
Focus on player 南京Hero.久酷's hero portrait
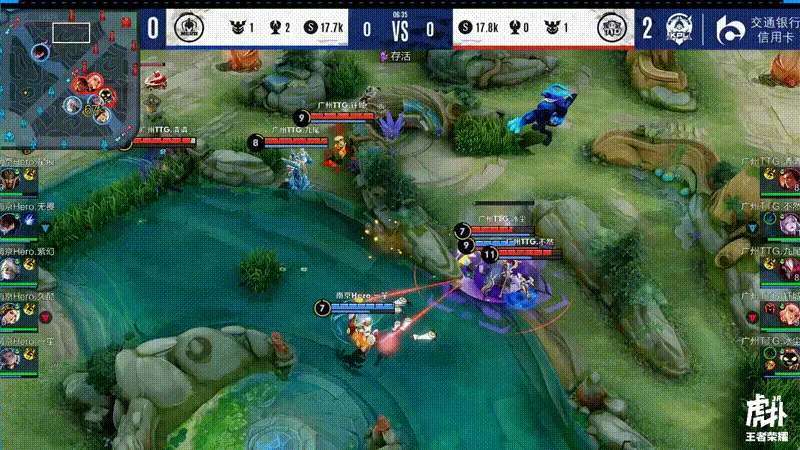coord(10,314)
